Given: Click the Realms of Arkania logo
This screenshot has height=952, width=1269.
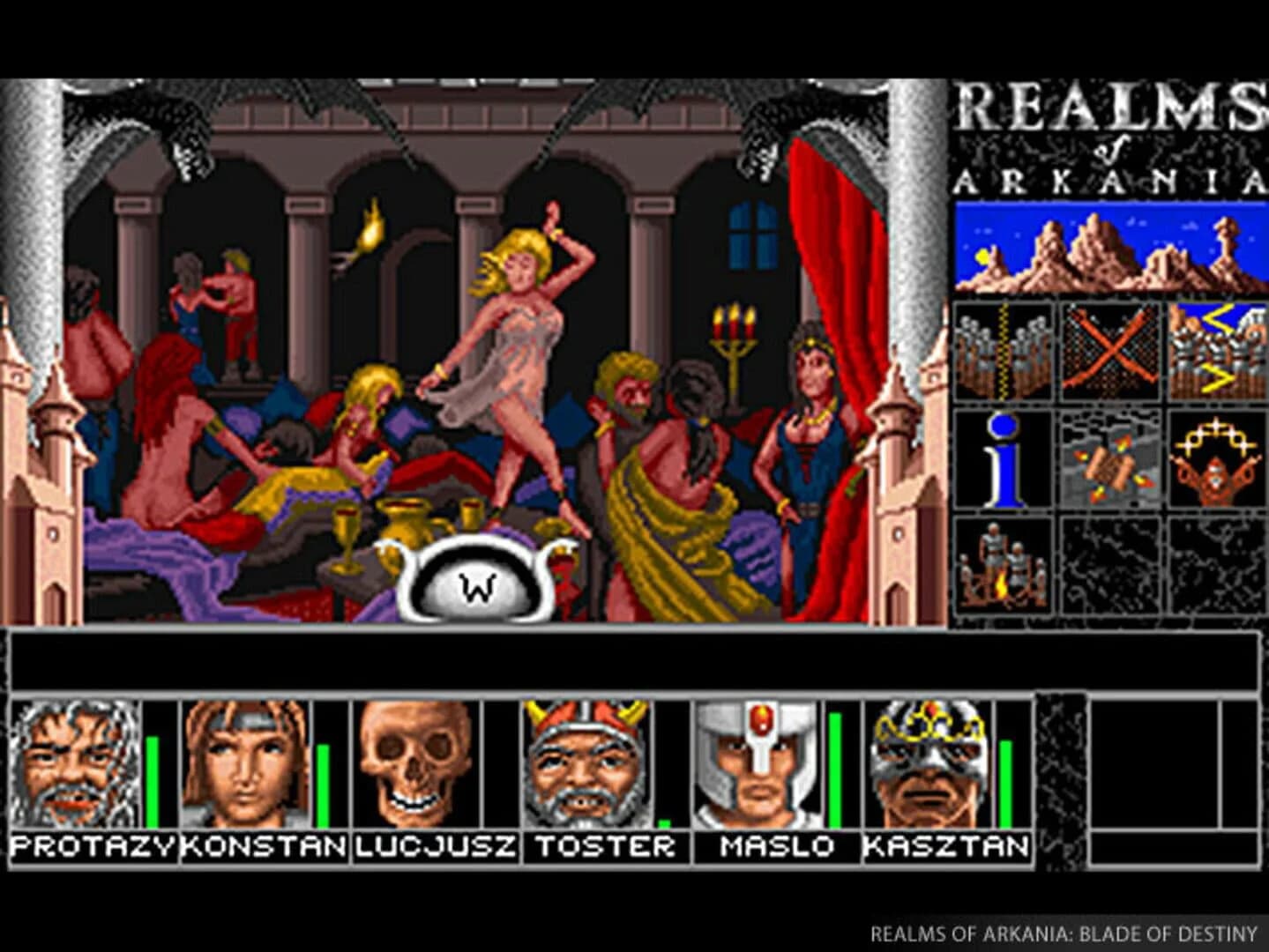Looking at the screenshot, I should [x=1107, y=137].
